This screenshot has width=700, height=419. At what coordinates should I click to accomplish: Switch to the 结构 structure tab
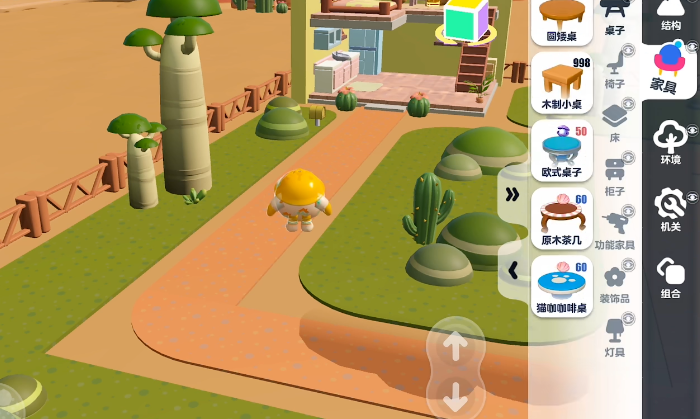pos(671,15)
